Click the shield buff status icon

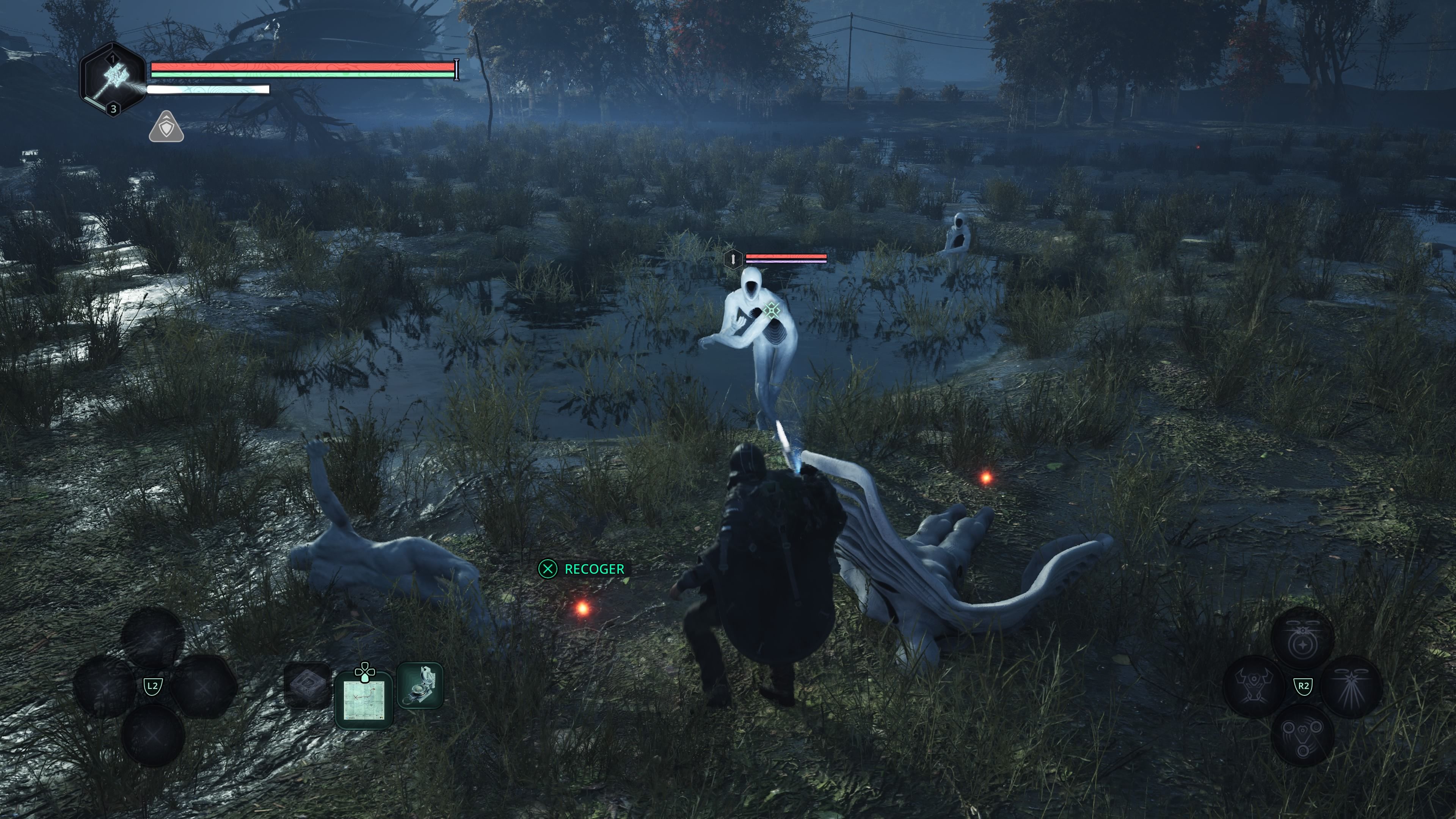(x=166, y=127)
